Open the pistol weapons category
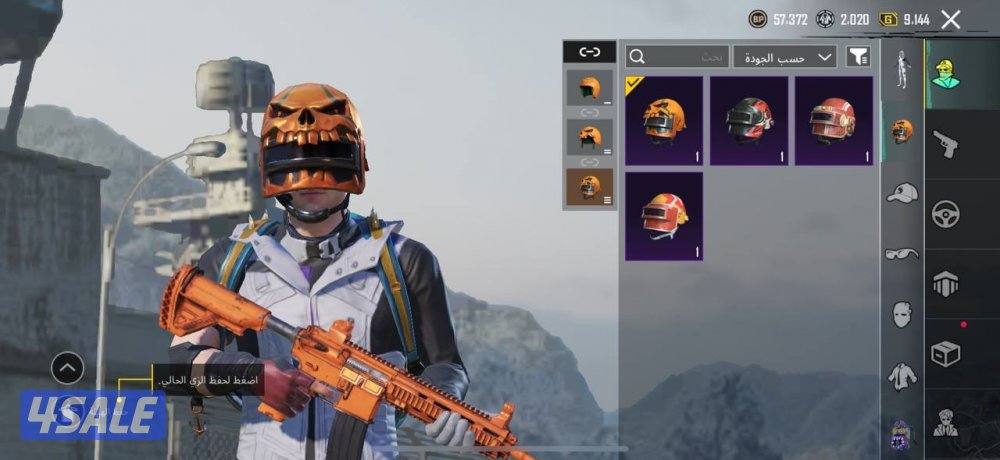 point(945,144)
